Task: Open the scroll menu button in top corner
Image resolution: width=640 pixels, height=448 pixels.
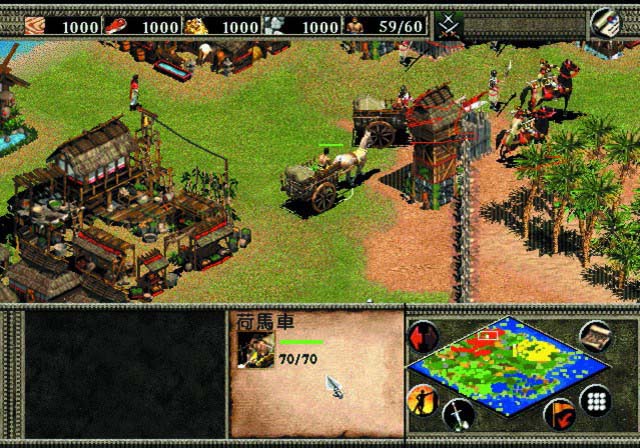Action: point(603,23)
